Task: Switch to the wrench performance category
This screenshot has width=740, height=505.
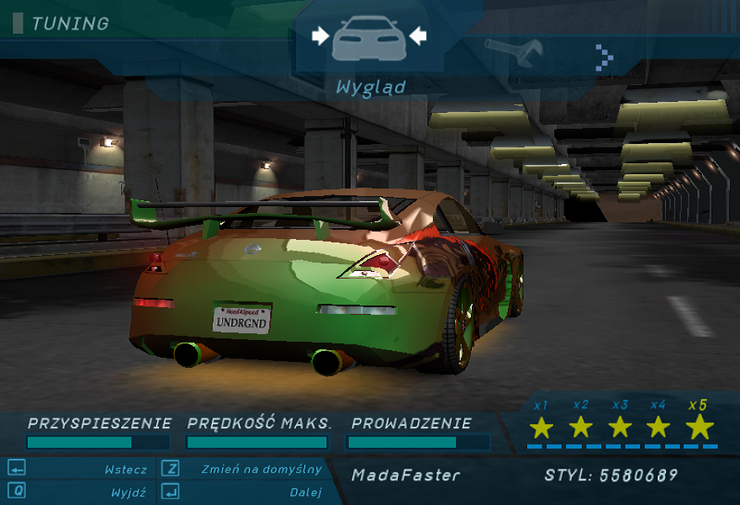Action: pyautogui.click(x=514, y=50)
